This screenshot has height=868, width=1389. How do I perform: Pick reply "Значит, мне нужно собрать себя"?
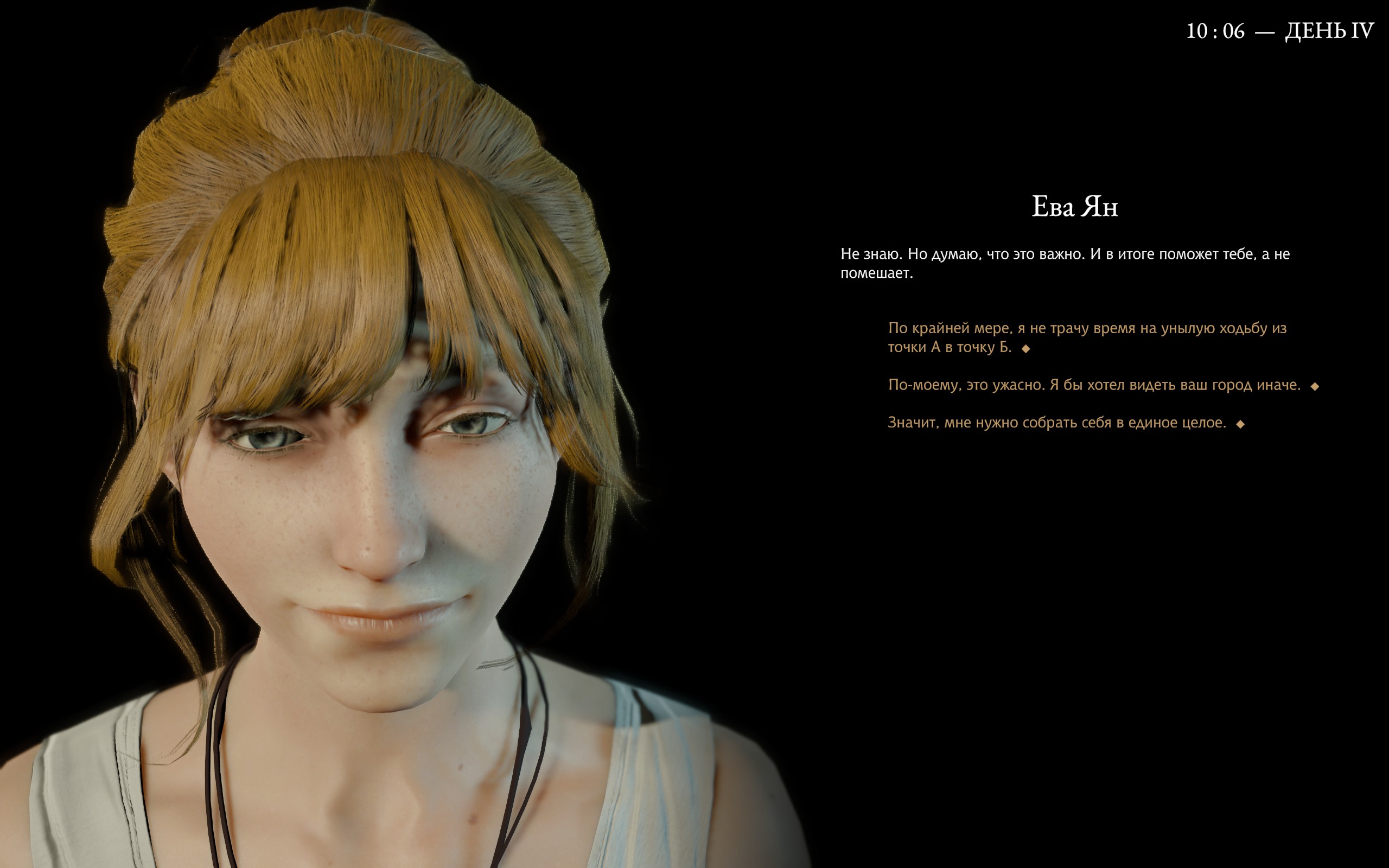(x=1057, y=423)
